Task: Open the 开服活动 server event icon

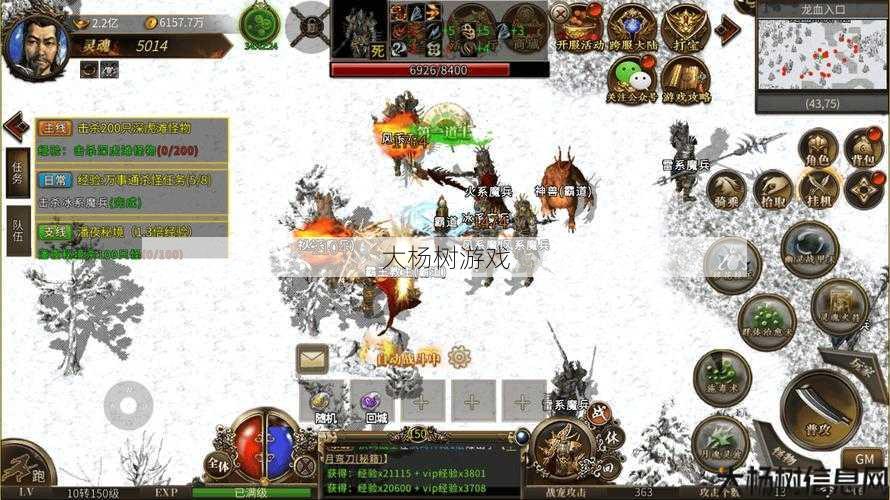Action: (582, 30)
